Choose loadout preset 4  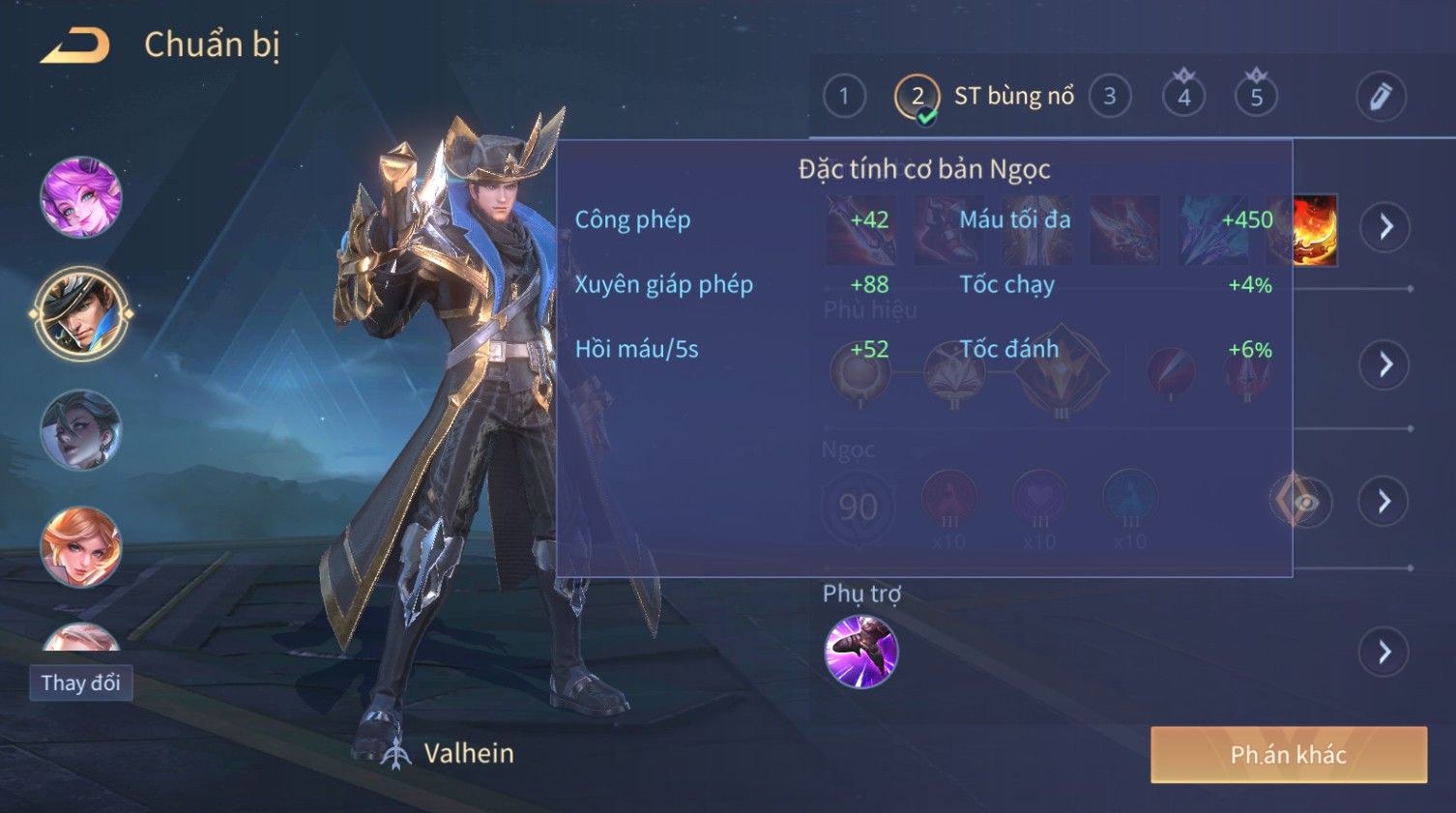click(x=1183, y=97)
